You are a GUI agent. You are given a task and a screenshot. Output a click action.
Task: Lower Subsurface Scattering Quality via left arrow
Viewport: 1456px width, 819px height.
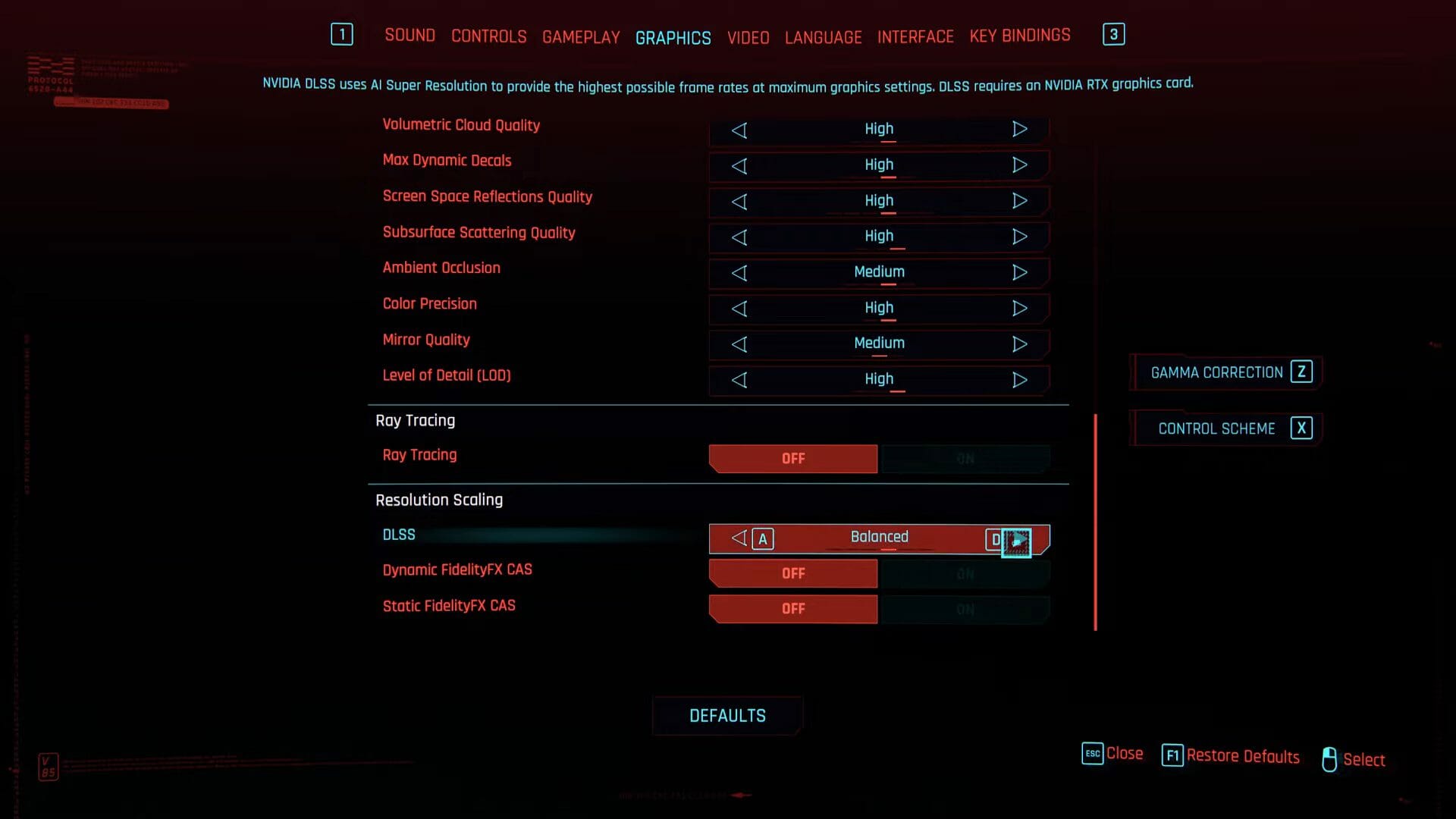739,237
